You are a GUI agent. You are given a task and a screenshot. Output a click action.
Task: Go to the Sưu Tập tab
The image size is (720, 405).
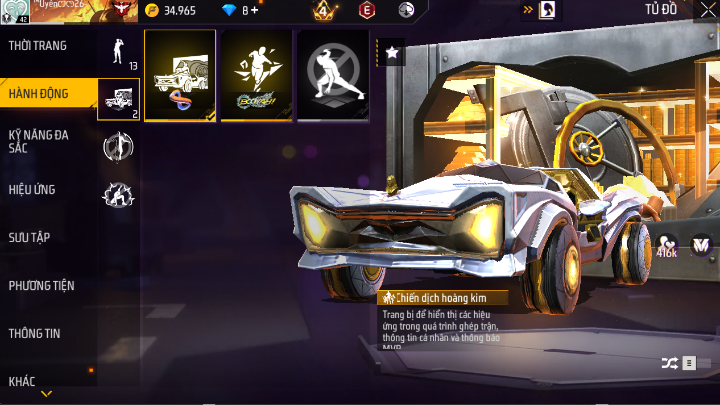(x=30, y=237)
